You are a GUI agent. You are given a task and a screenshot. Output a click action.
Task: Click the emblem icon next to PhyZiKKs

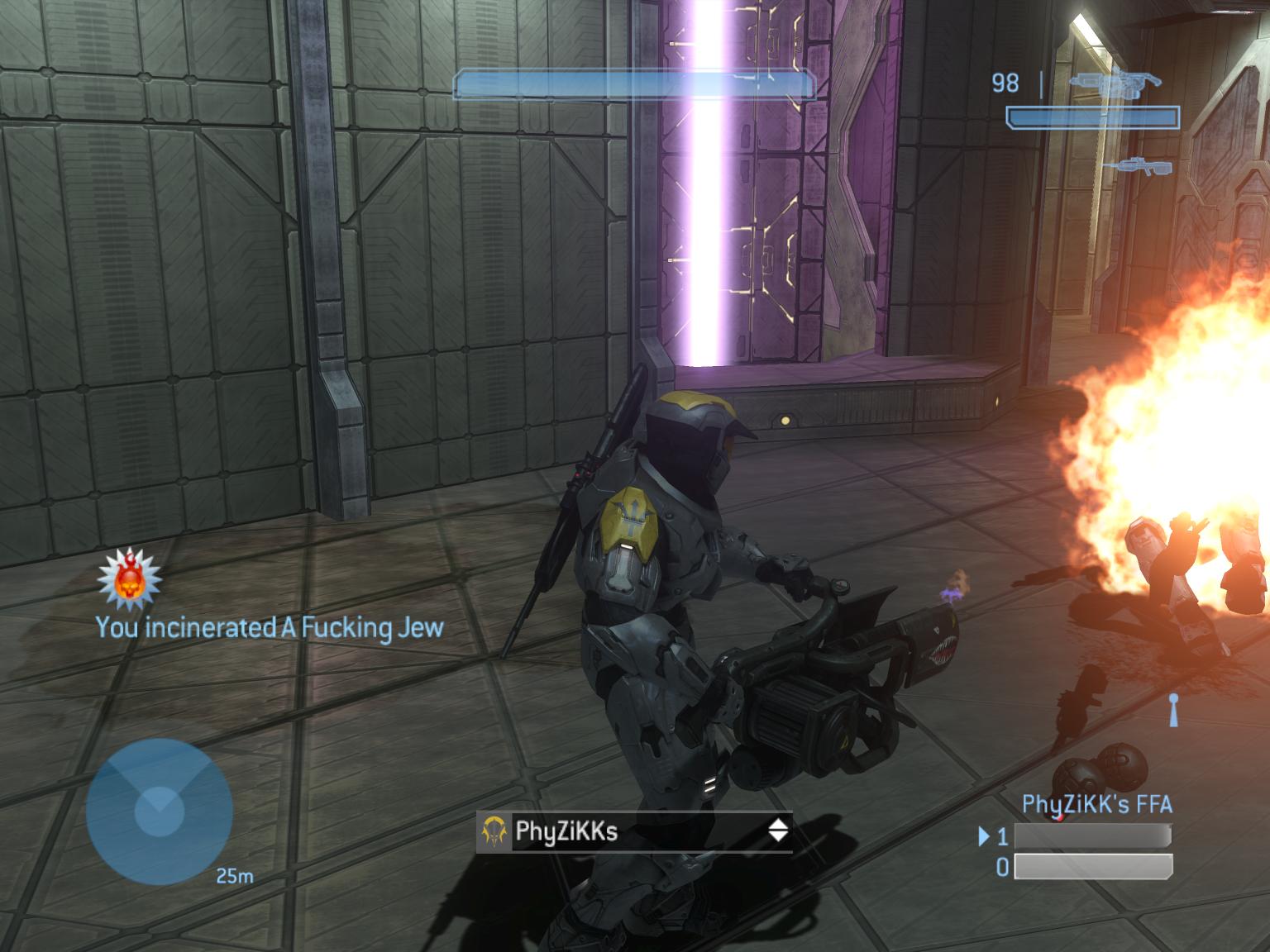pyautogui.click(x=494, y=831)
